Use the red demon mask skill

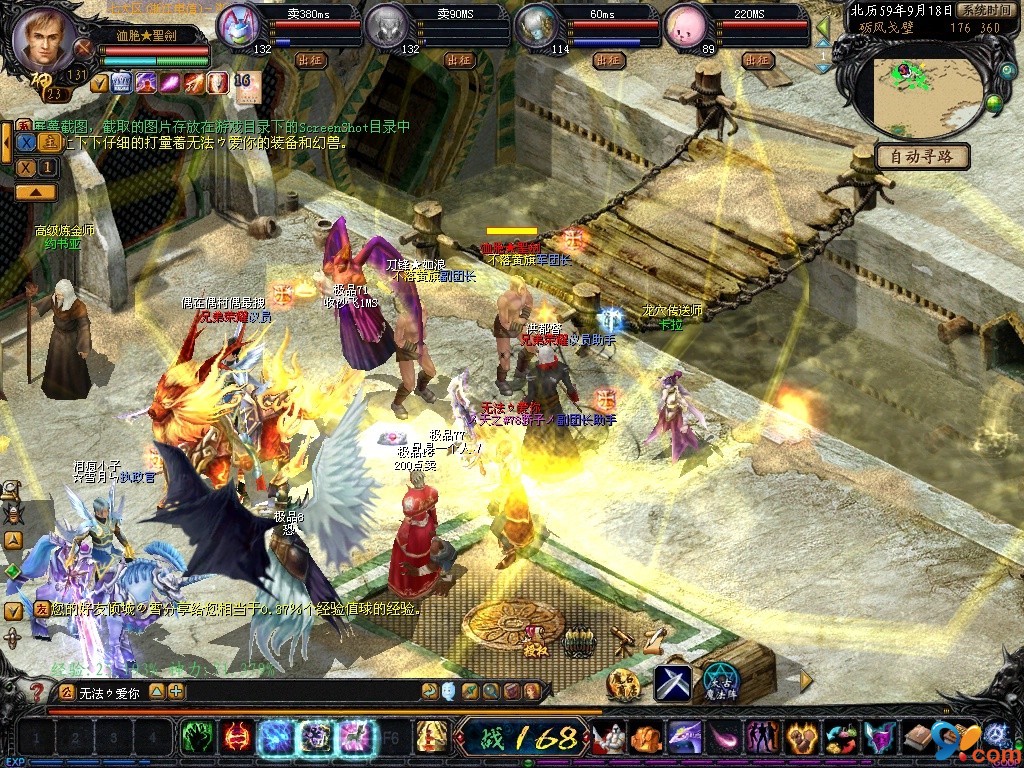point(236,738)
